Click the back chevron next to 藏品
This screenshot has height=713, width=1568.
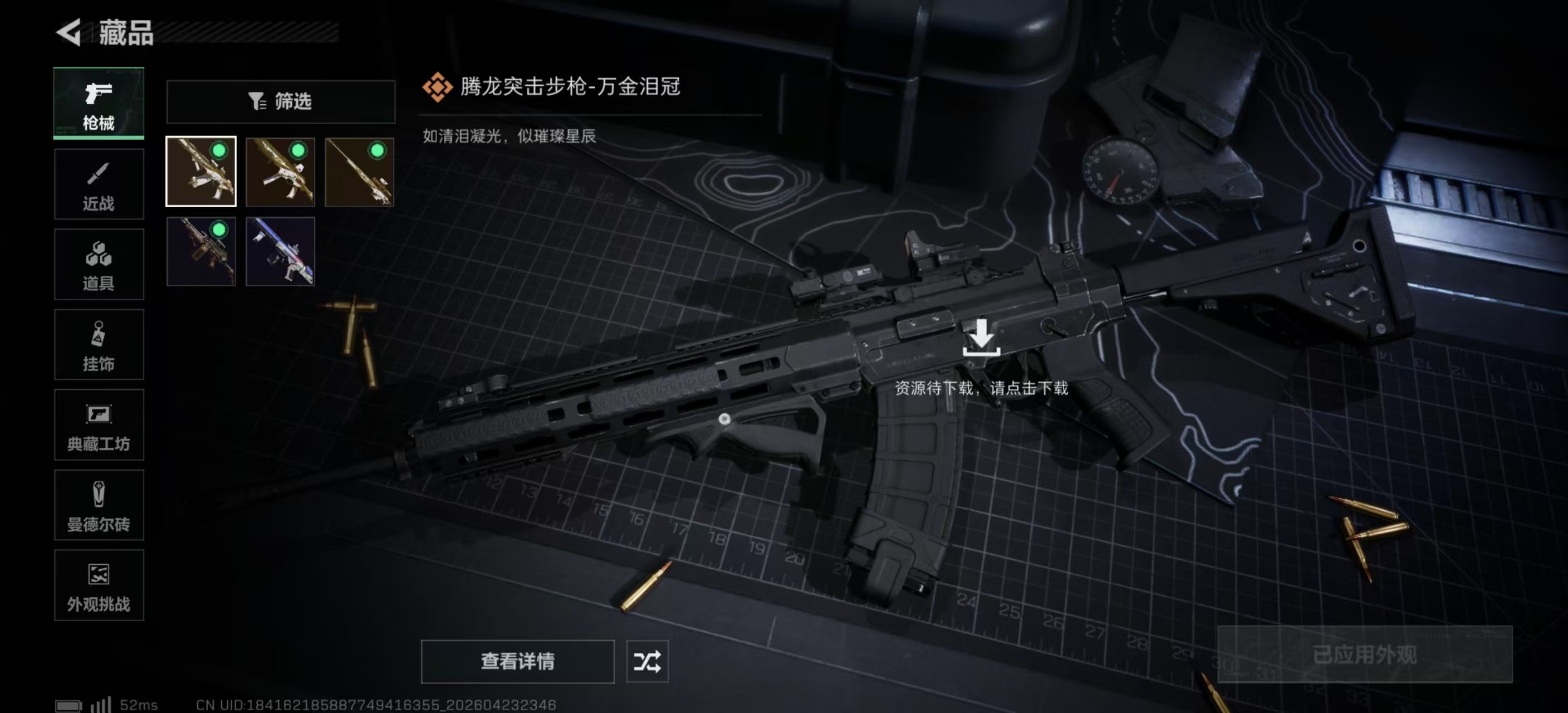tap(69, 33)
